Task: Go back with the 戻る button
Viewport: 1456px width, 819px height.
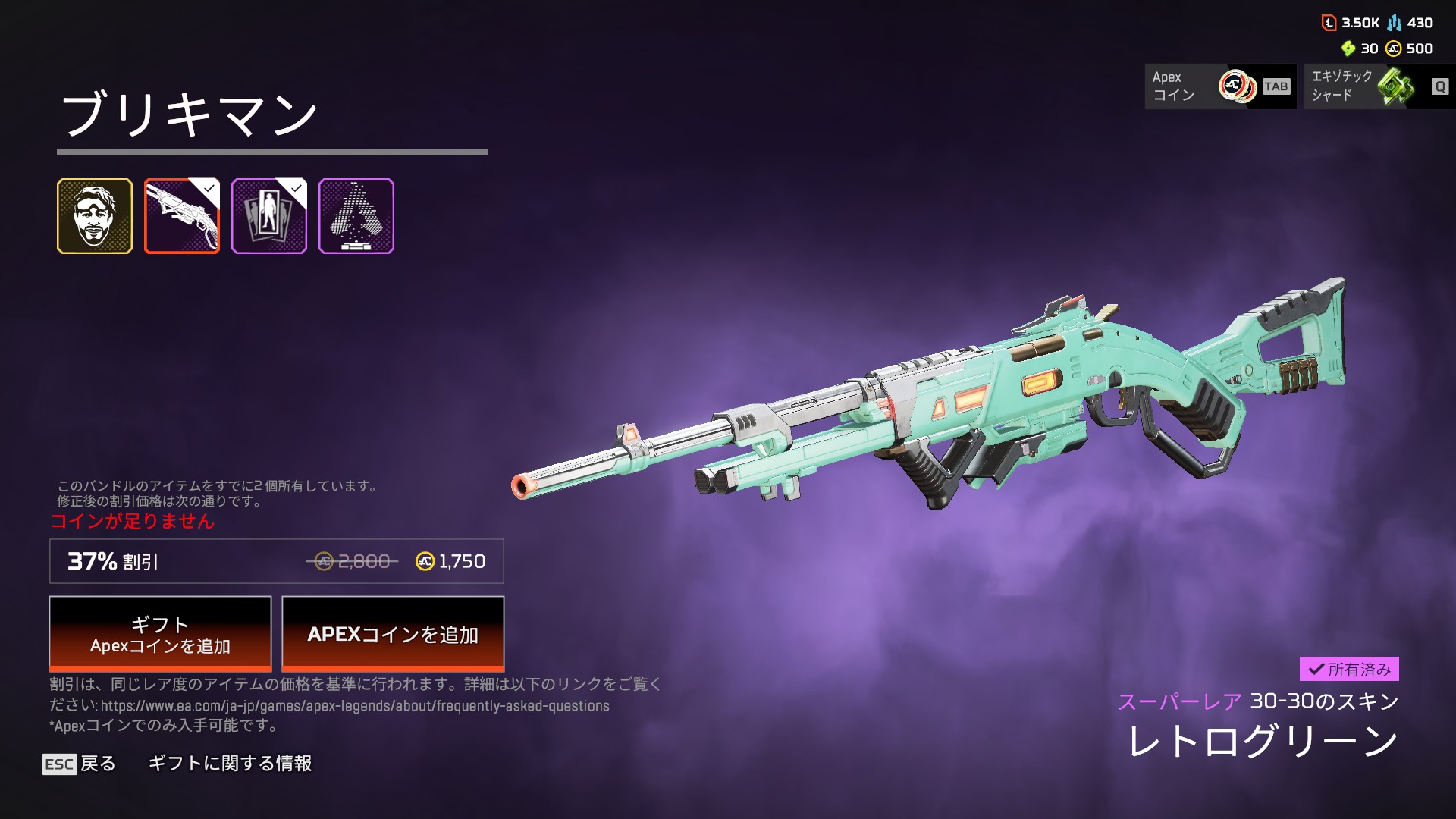Action: (x=80, y=764)
